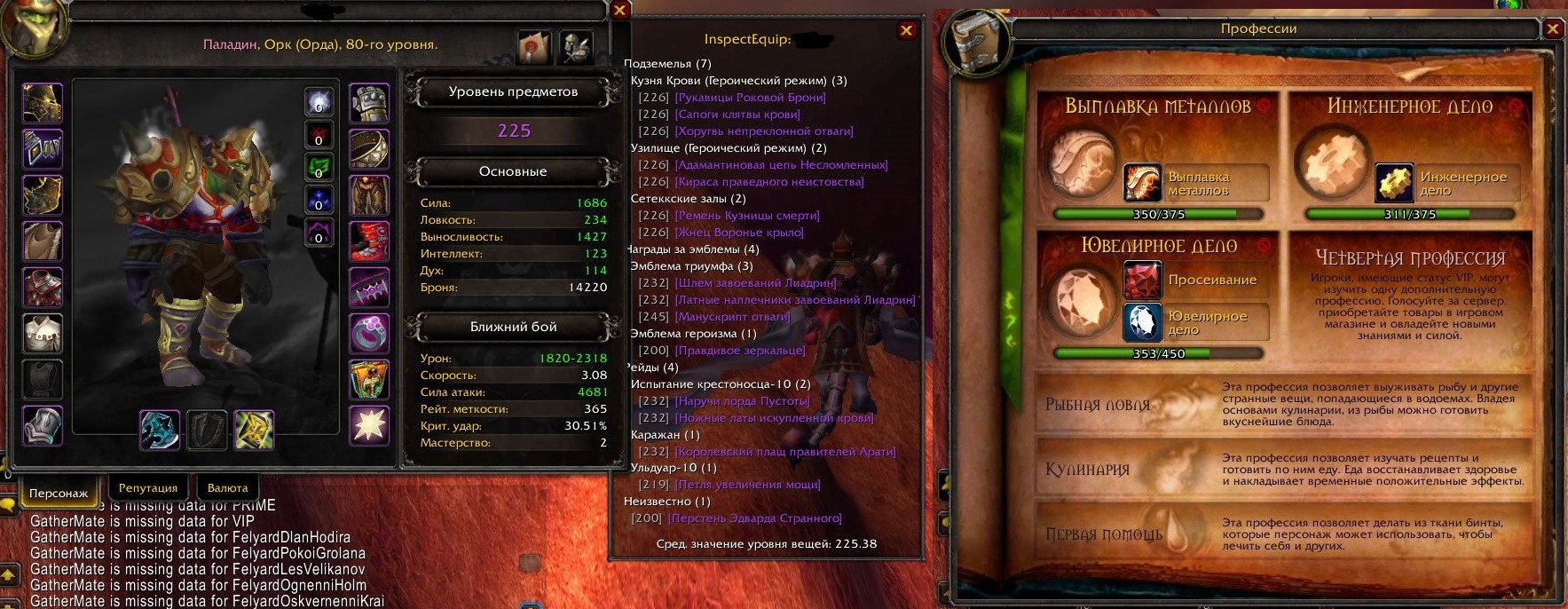Unlearn Ювелирное дело with the red icon

click(x=1264, y=244)
